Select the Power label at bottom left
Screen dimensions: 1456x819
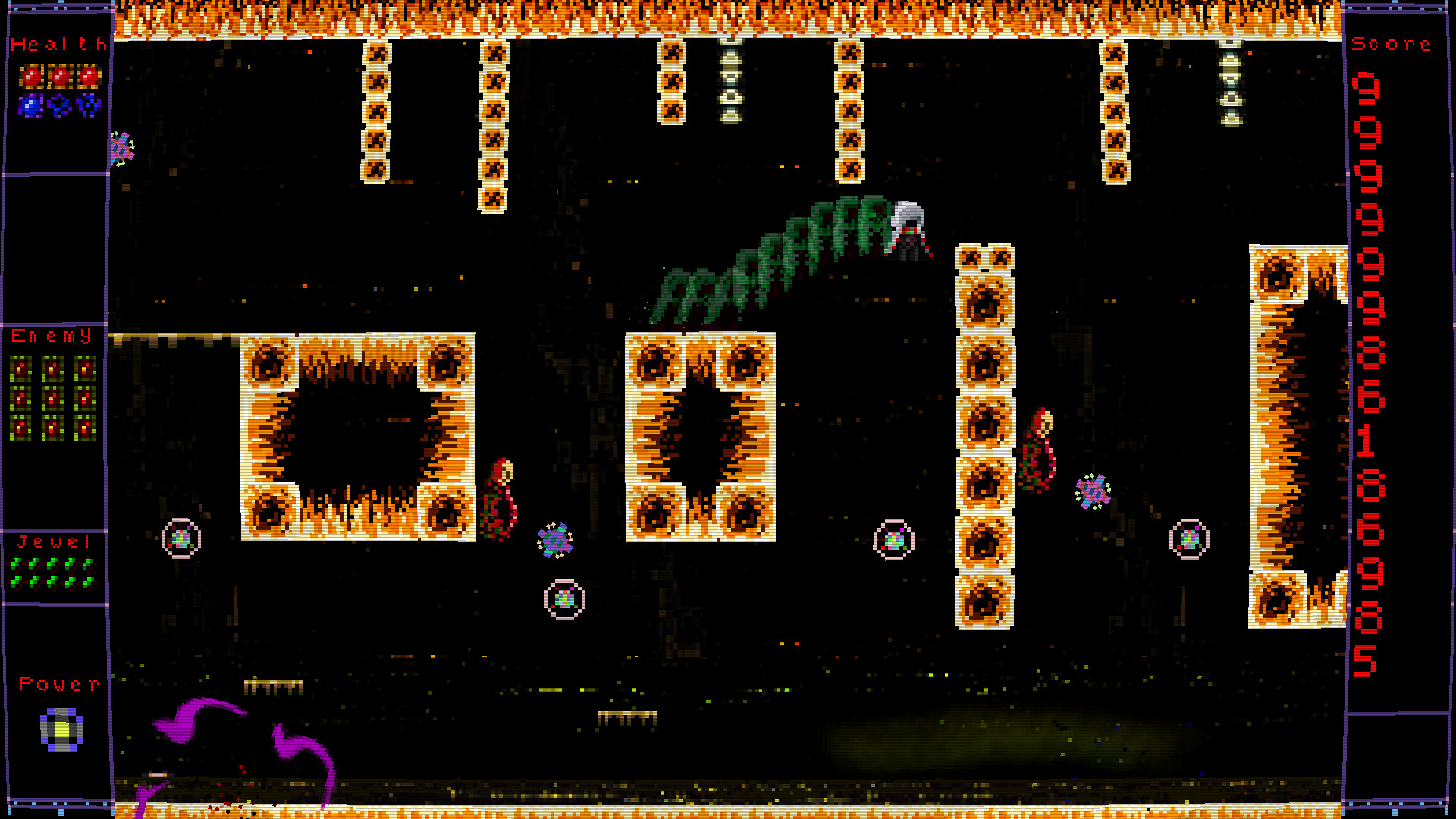(x=56, y=685)
